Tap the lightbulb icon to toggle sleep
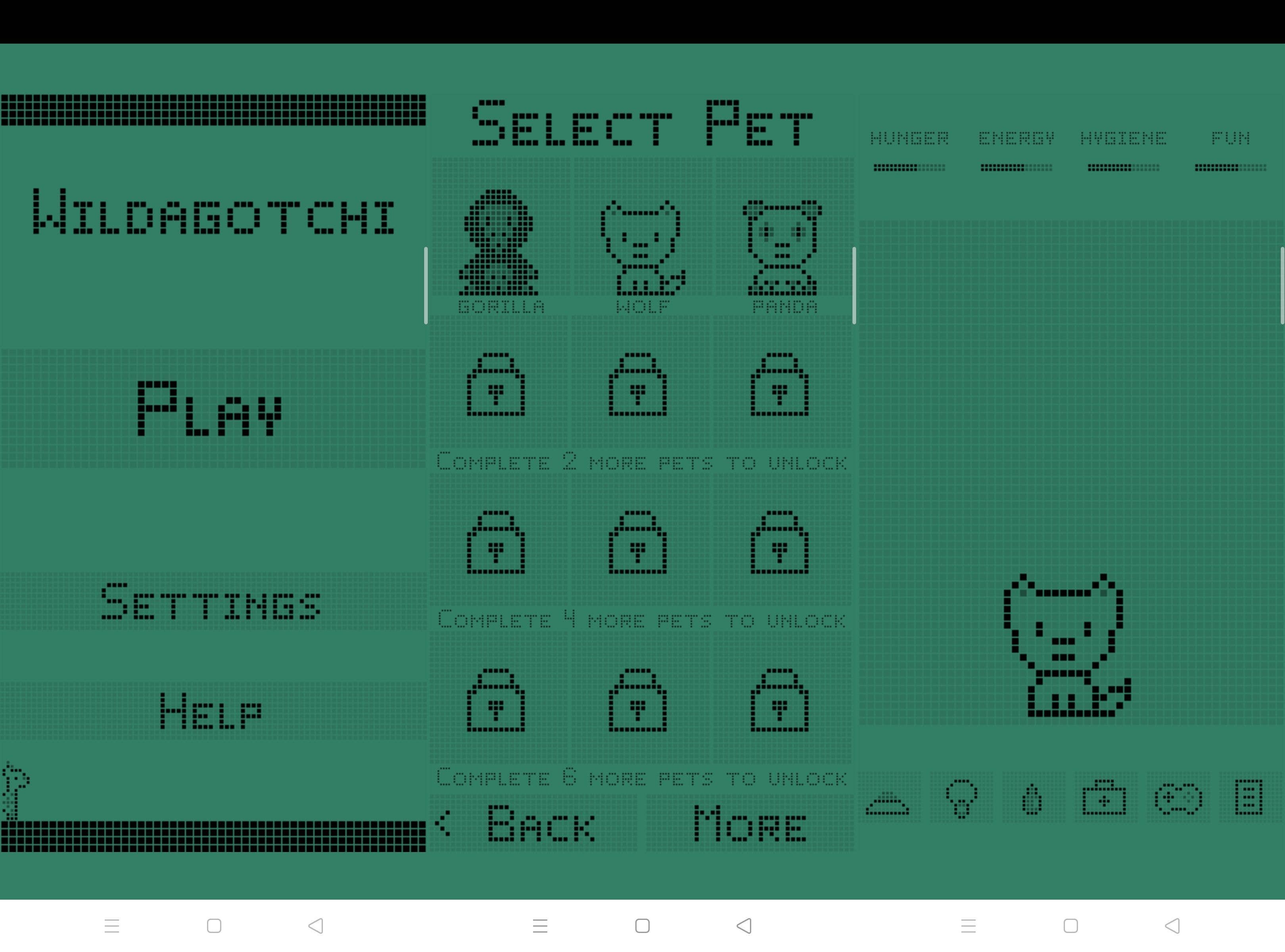Image resolution: width=1285 pixels, height=952 pixels. [x=961, y=798]
